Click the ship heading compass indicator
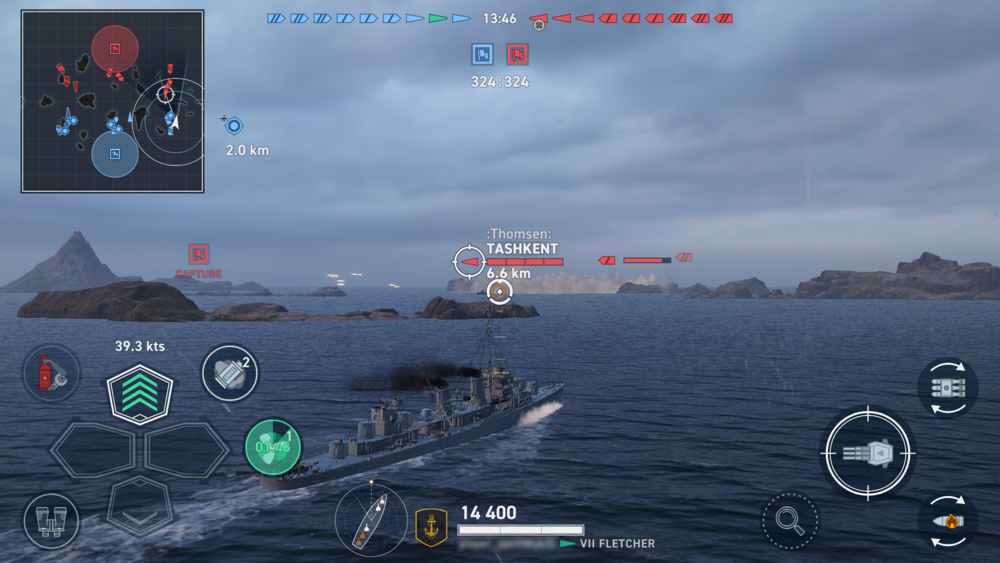The width and height of the screenshot is (1000, 563). (371, 520)
